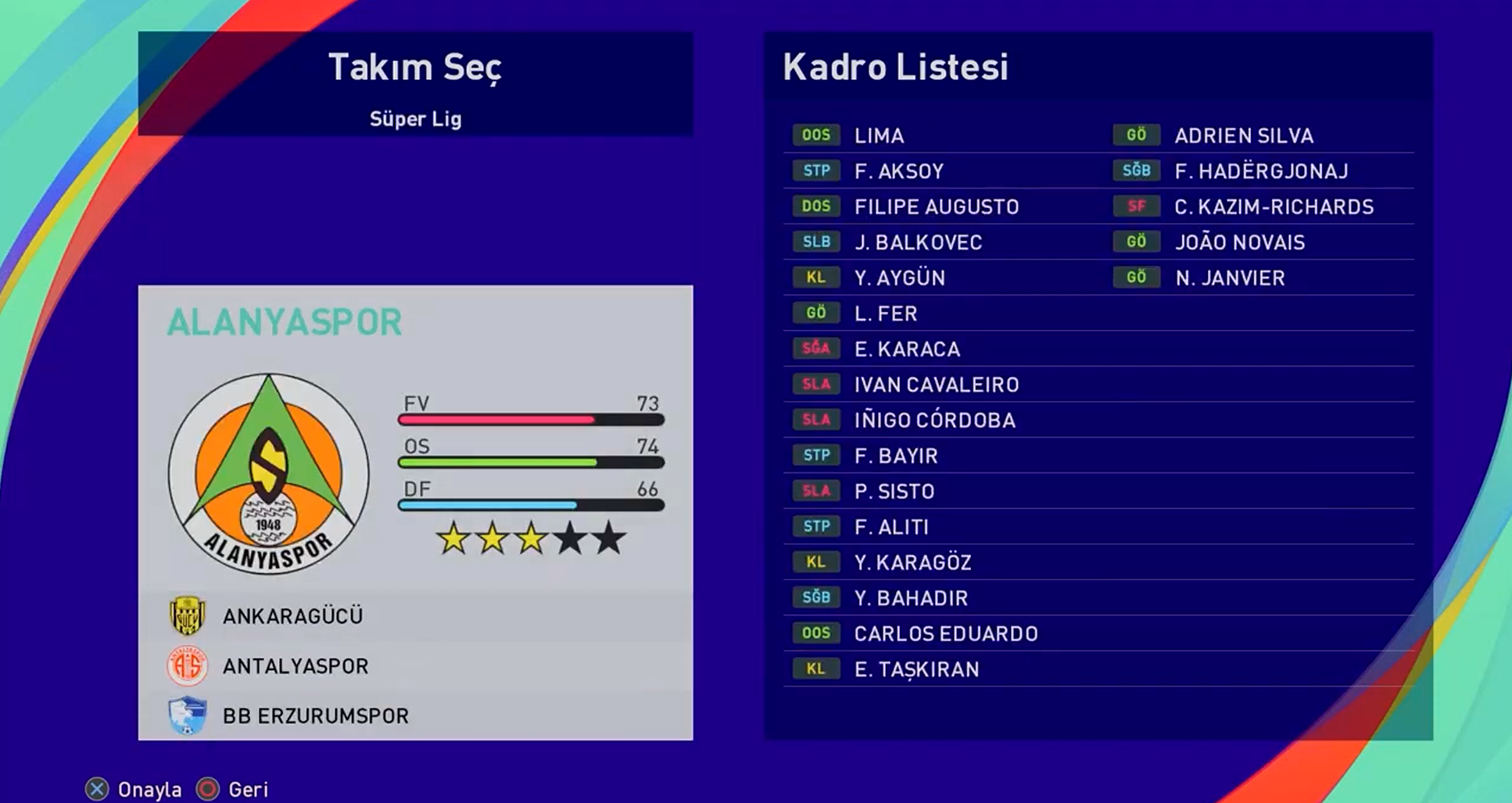Choose Carlos Eduardo in the squad list
Image resolution: width=1512 pixels, height=803 pixels.
[945, 634]
